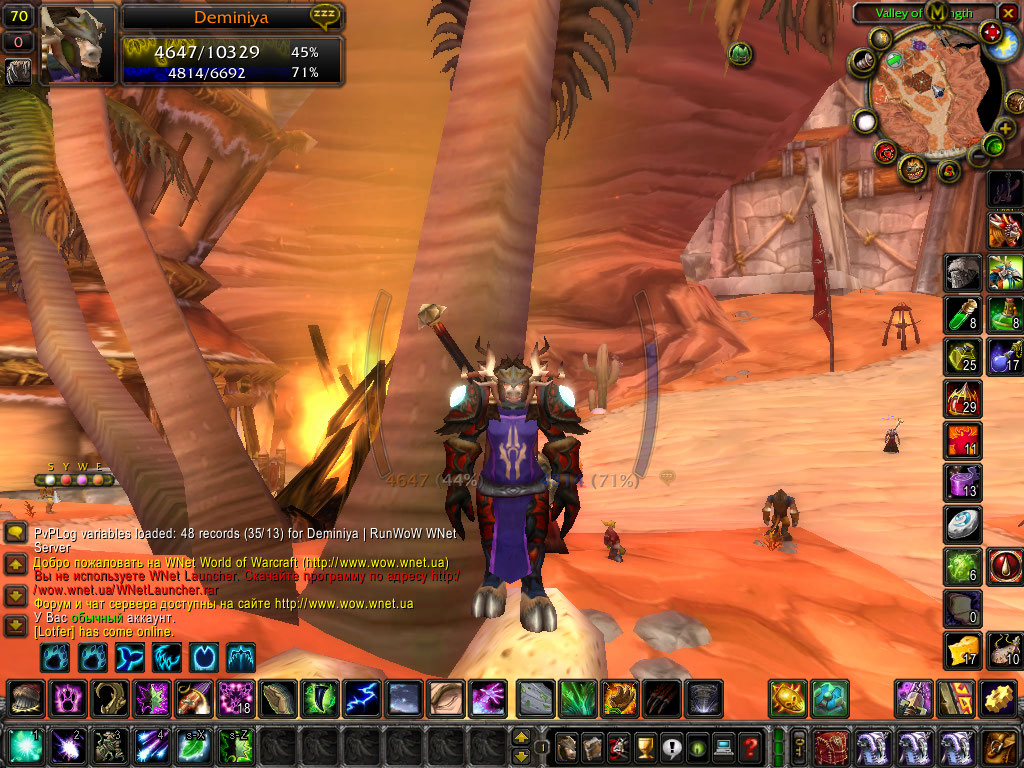Click Deminiya's character portrait
Viewport: 1024px width, 768px height.
(77, 44)
